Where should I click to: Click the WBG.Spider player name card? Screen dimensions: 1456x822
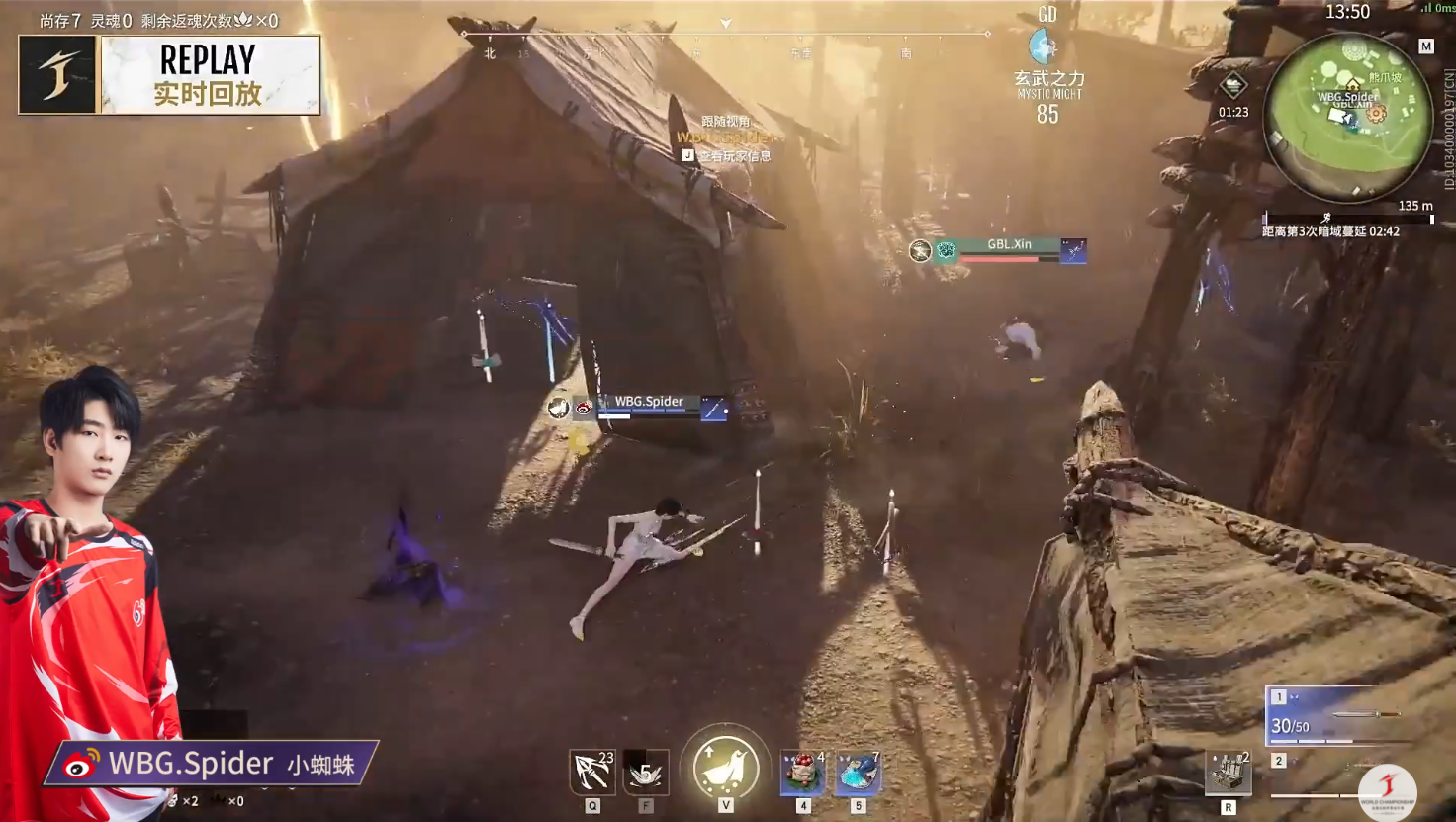click(x=211, y=764)
